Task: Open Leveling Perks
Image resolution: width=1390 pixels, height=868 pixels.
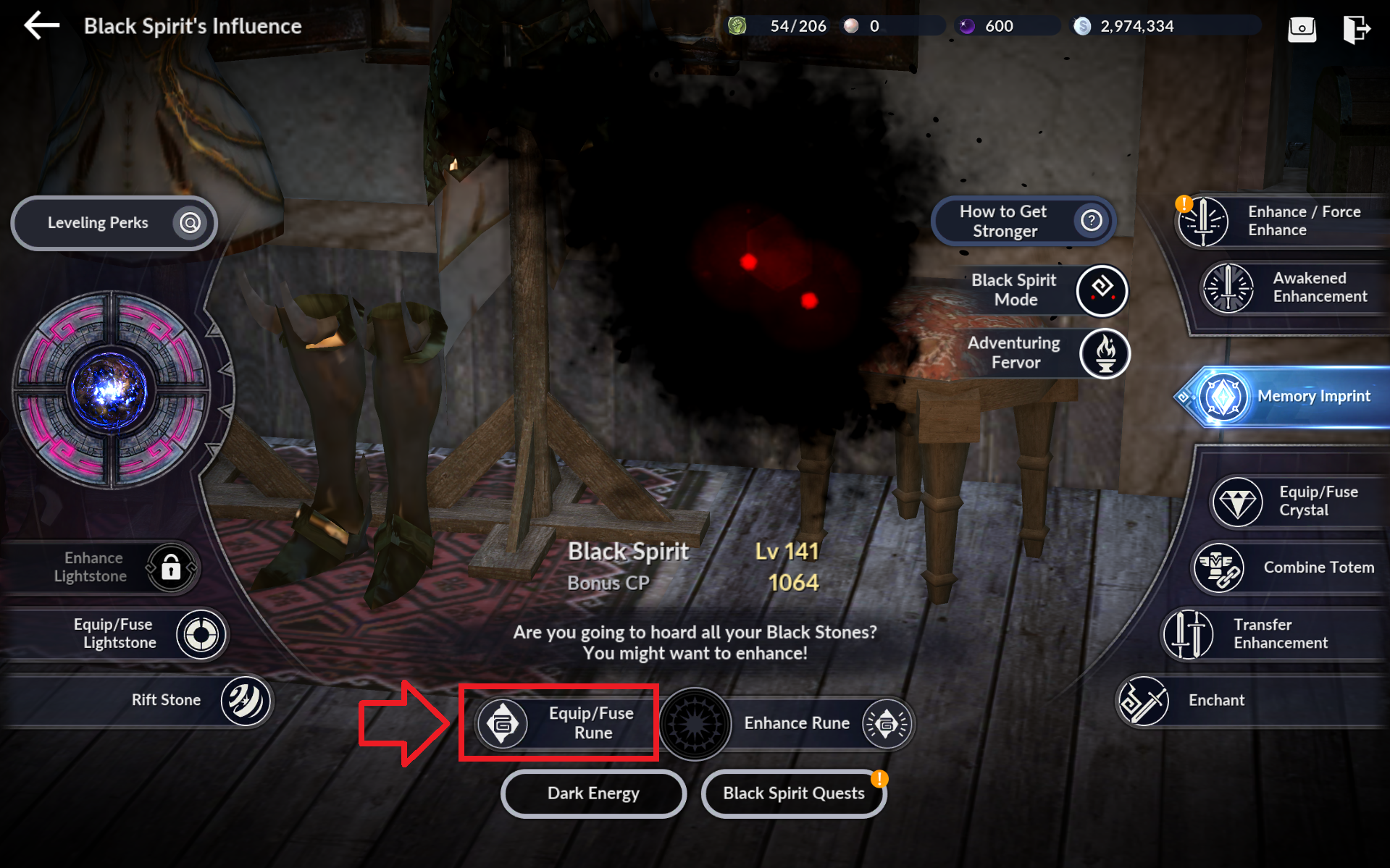Action: click(114, 223)
